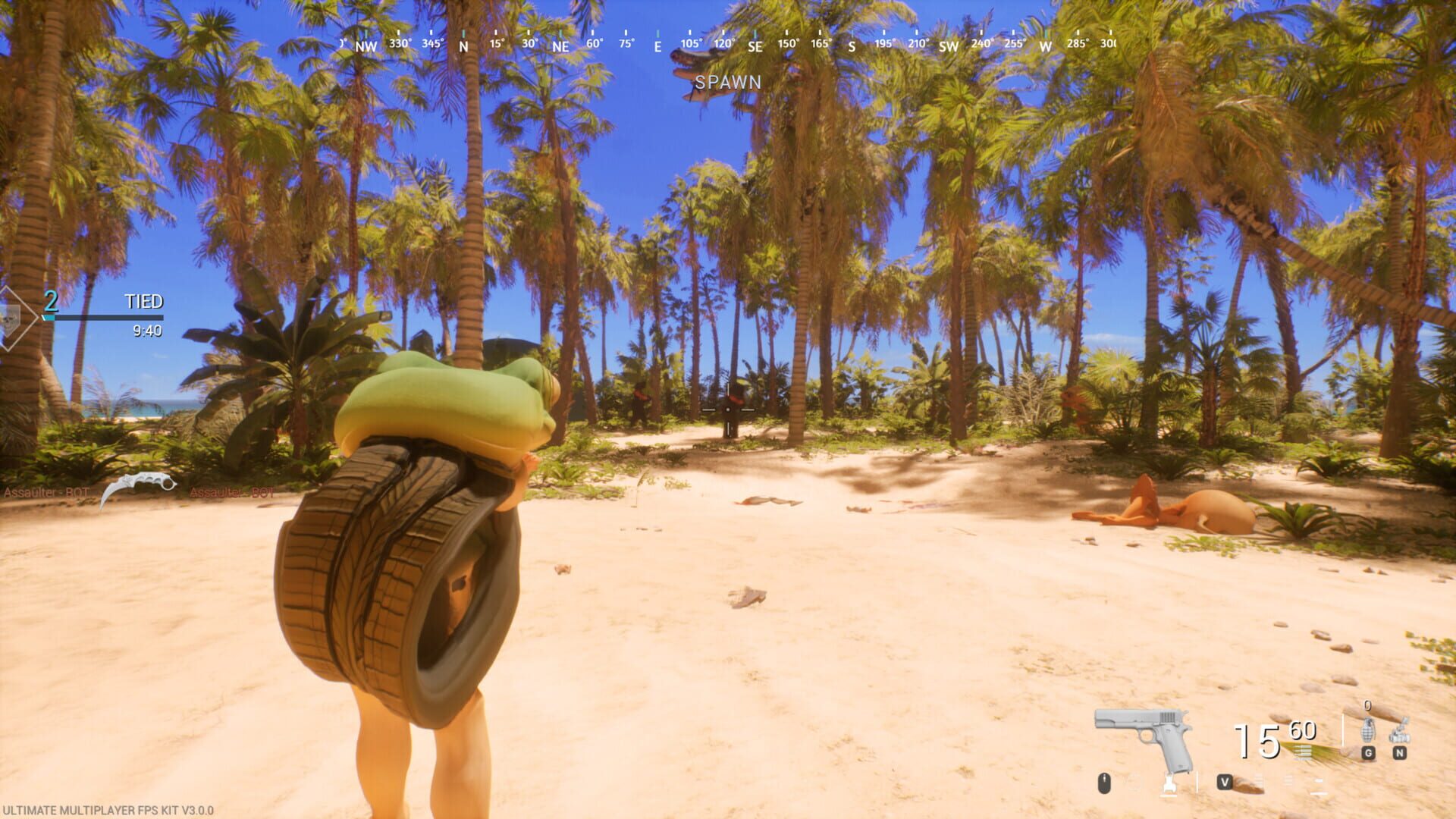The image size is (1456, 819).
Task: Toggle the G keybind grenade slot
Action: click(x=1368, y=753)
